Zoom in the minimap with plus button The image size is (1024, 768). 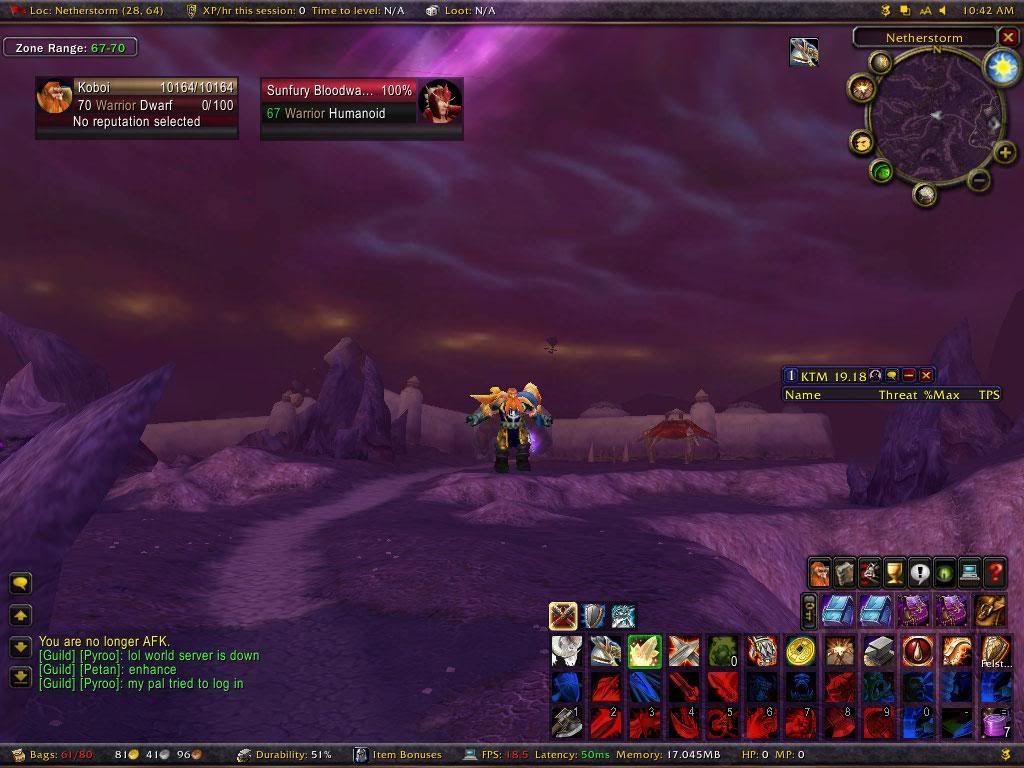tap(1005, 153)
